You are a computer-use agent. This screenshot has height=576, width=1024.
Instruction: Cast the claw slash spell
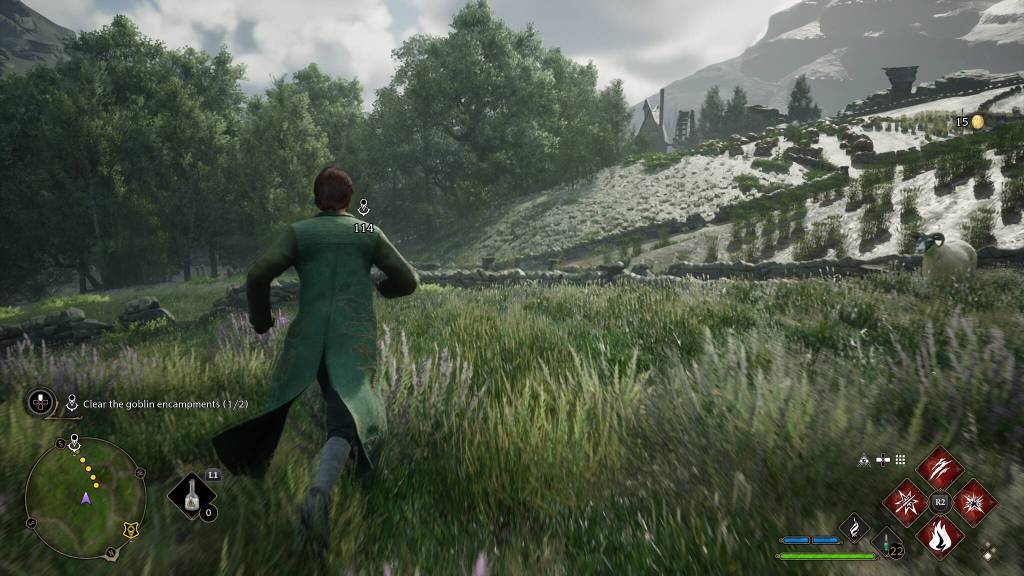point(939,467)
